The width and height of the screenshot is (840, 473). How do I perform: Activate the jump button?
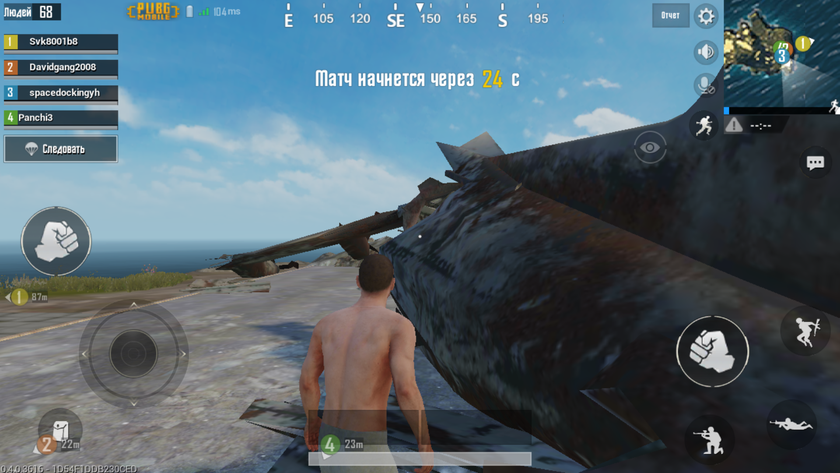tap(804, 331)
